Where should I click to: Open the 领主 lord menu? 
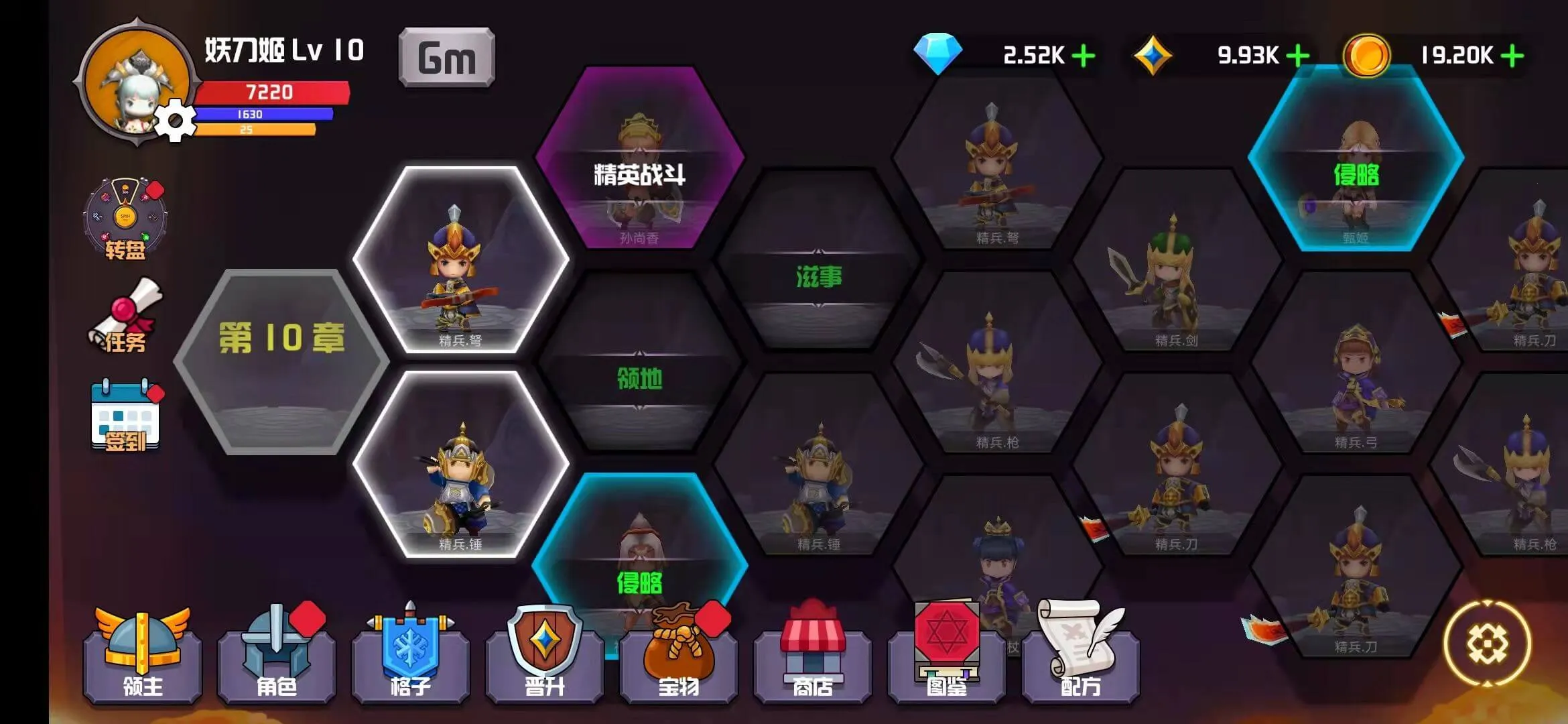click(x=142, y=657)
